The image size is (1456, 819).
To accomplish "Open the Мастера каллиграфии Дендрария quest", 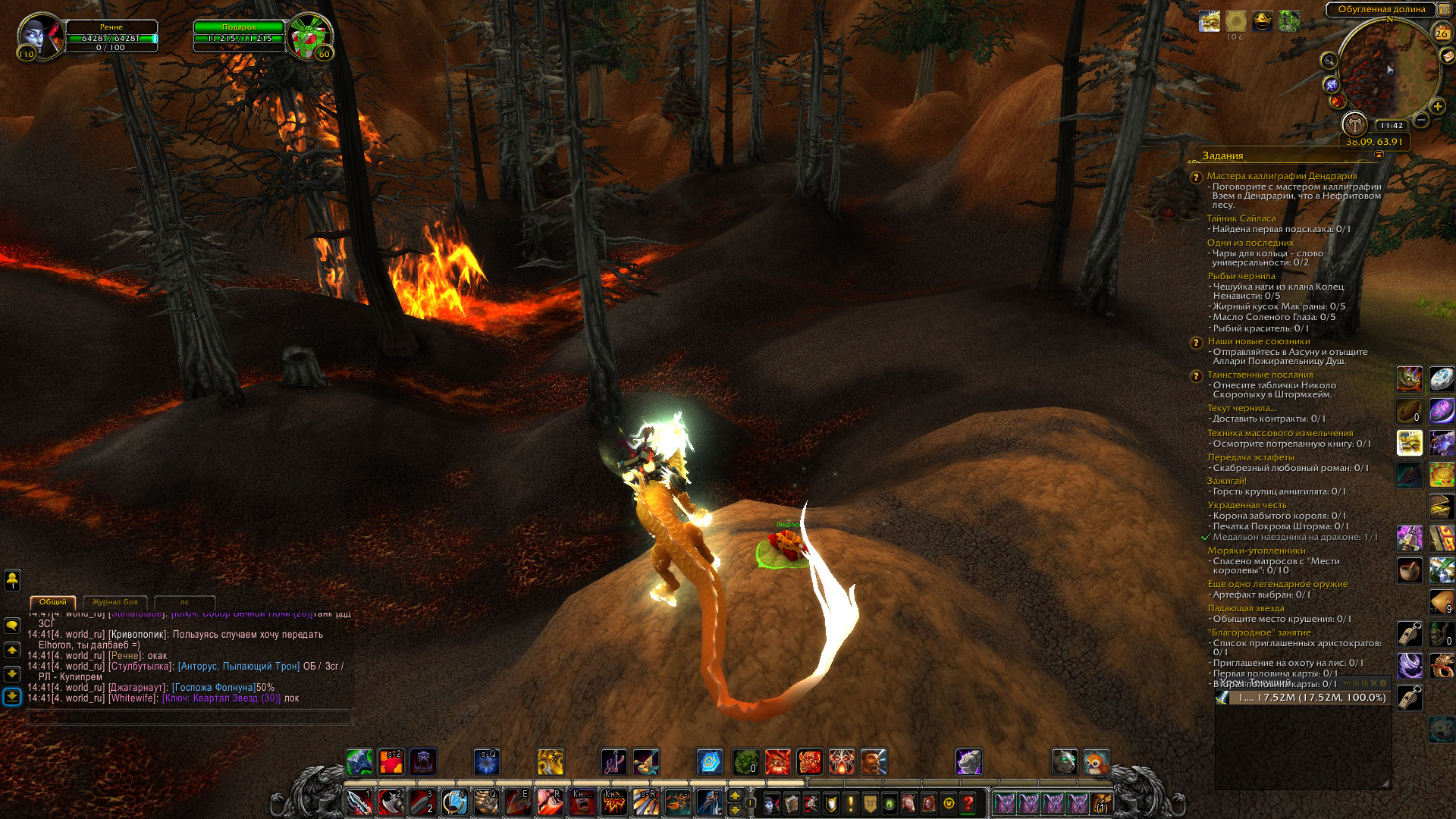I will (x=1282, y=176).
